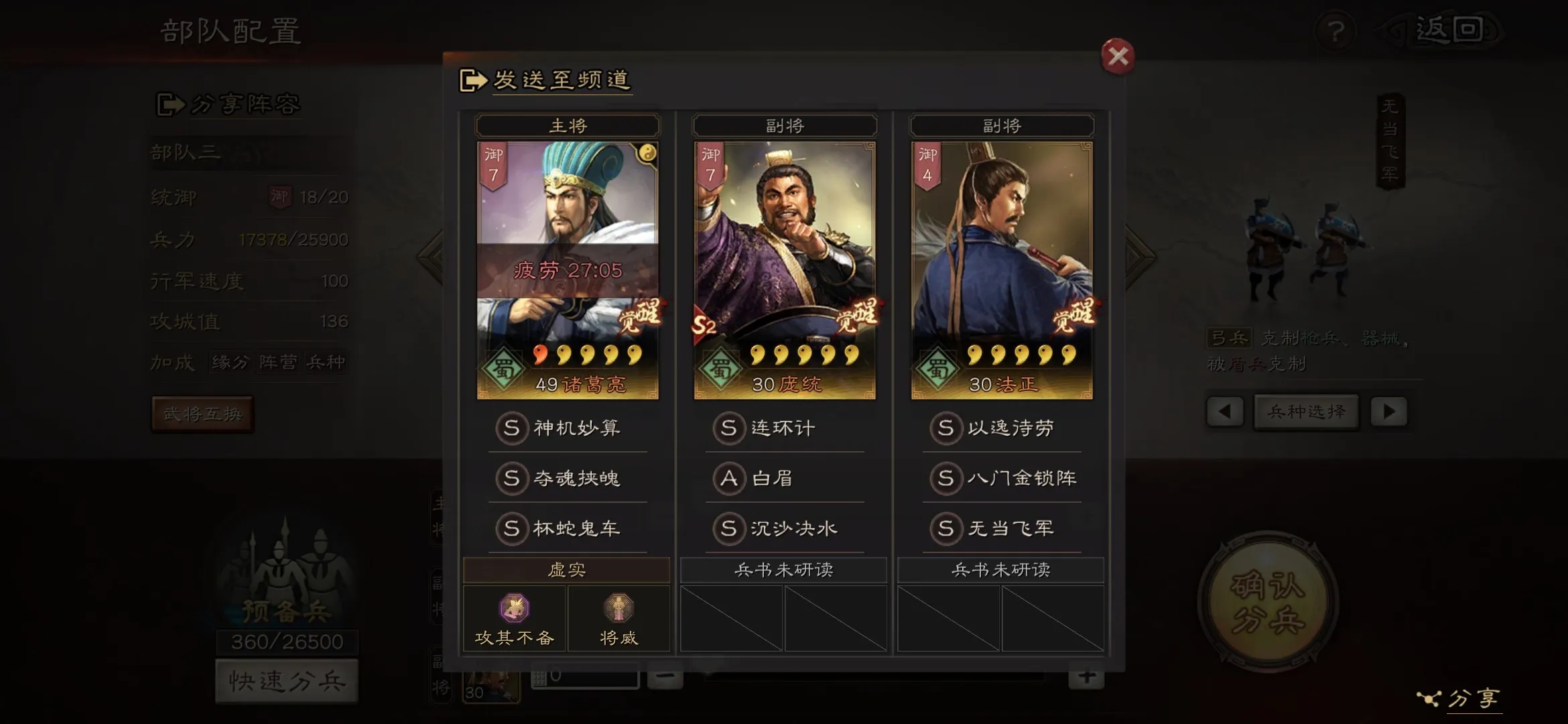
Task: Click the 确认分兵 confirm troops button
Action: tap(1268, 601)
